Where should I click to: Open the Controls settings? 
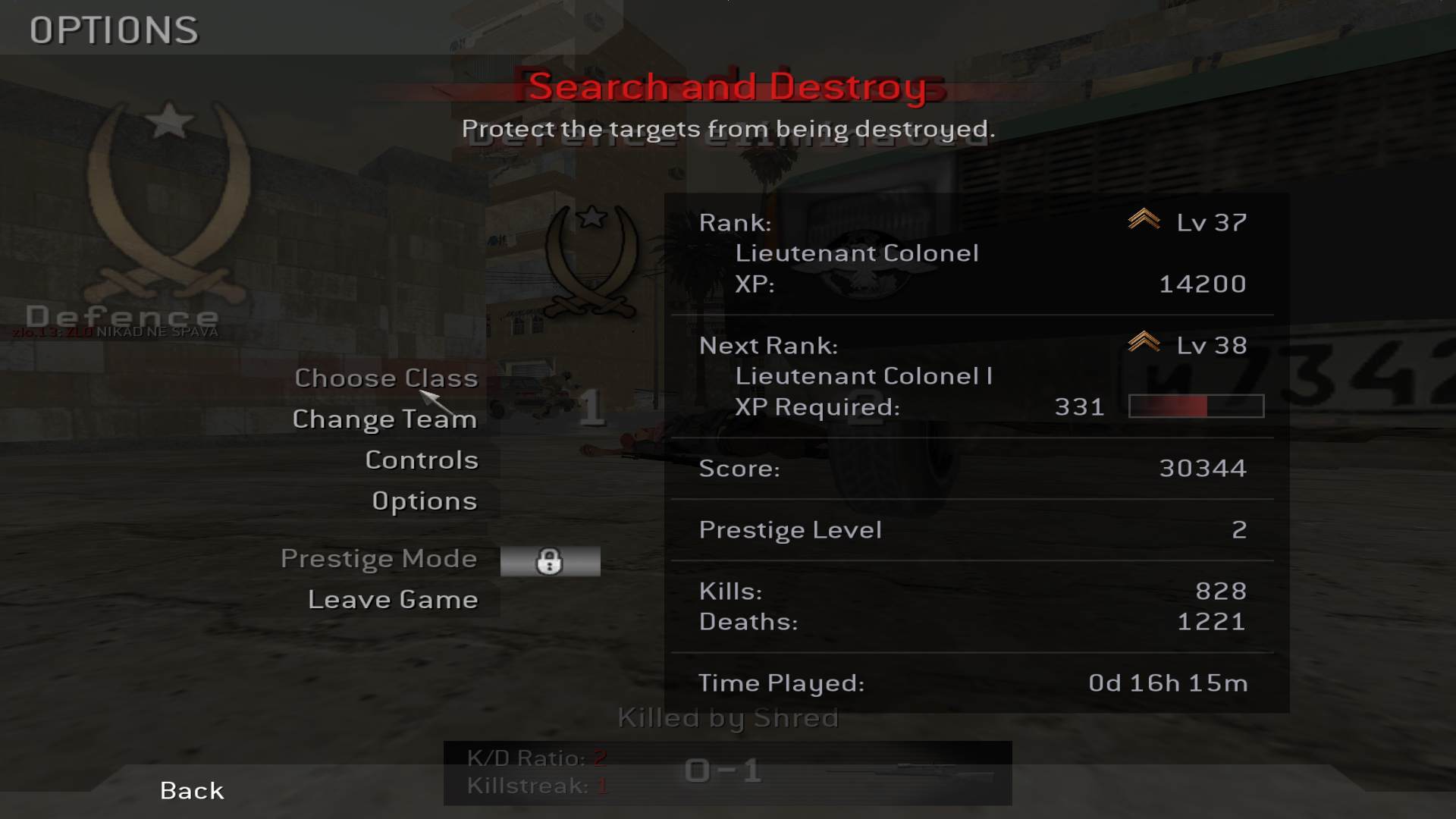coord(422,460)
